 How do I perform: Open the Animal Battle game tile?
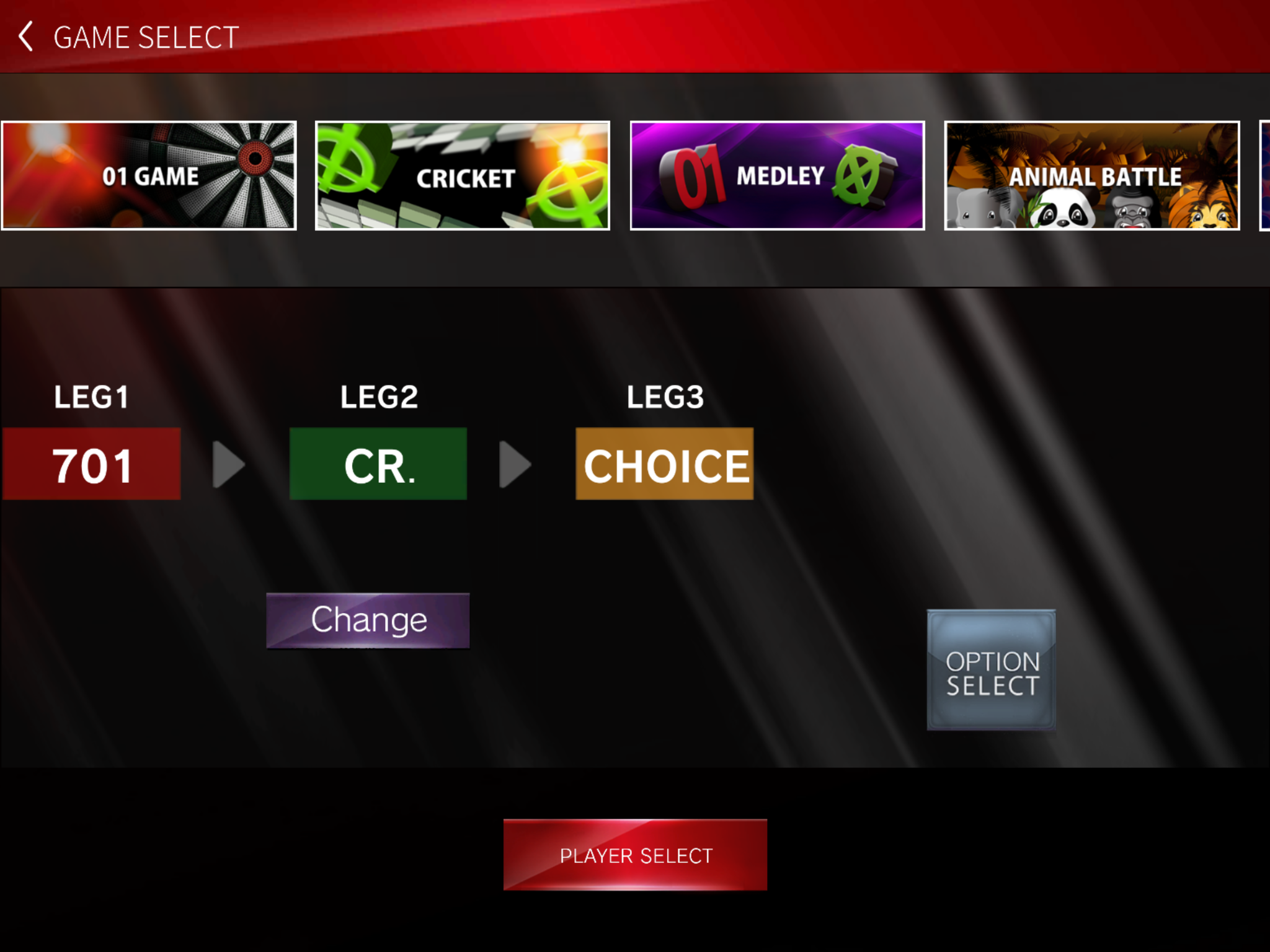coord(1091,175)
